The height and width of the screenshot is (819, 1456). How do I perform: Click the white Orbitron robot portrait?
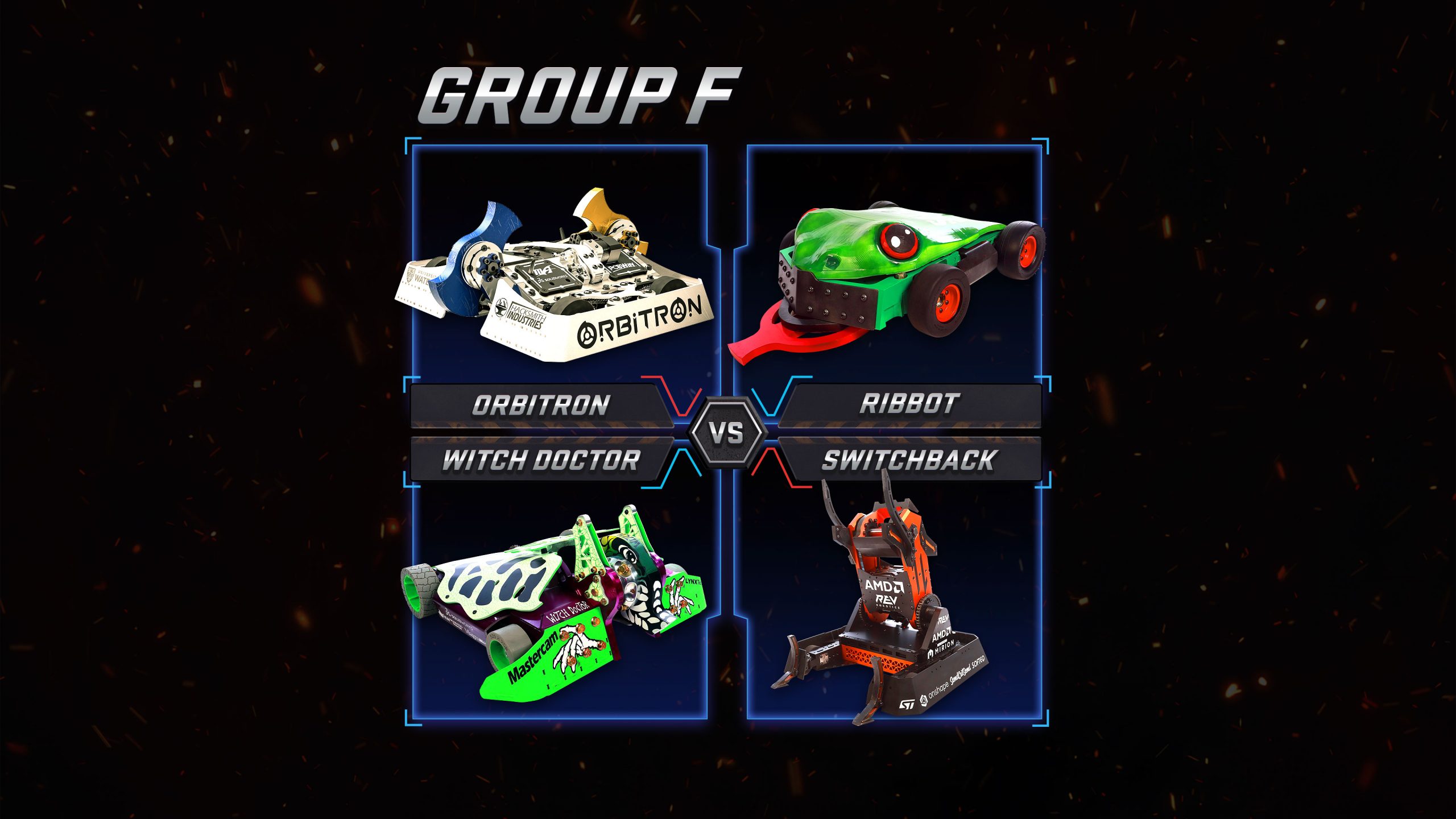pyautogui.click(x=555, y=279)
